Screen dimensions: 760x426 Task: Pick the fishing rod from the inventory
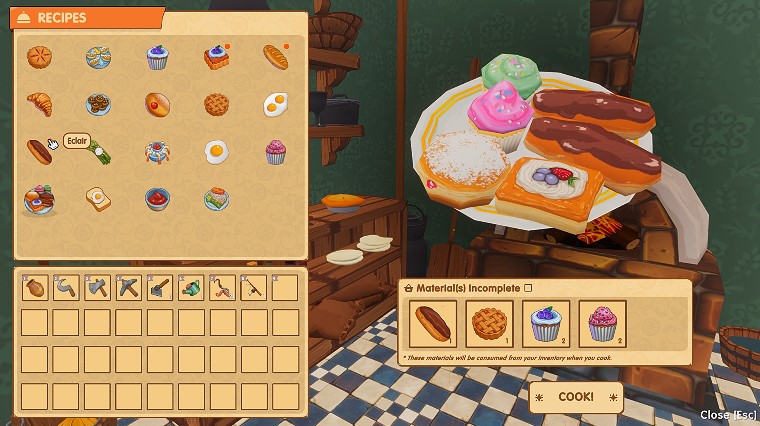[x=254, y=288]
